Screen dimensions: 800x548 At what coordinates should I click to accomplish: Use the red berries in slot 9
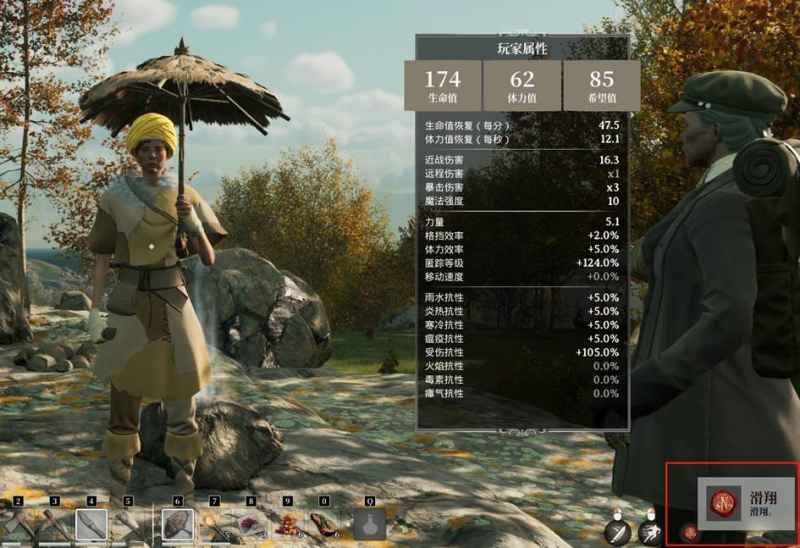pyautogui.click(x=288, y=524)
